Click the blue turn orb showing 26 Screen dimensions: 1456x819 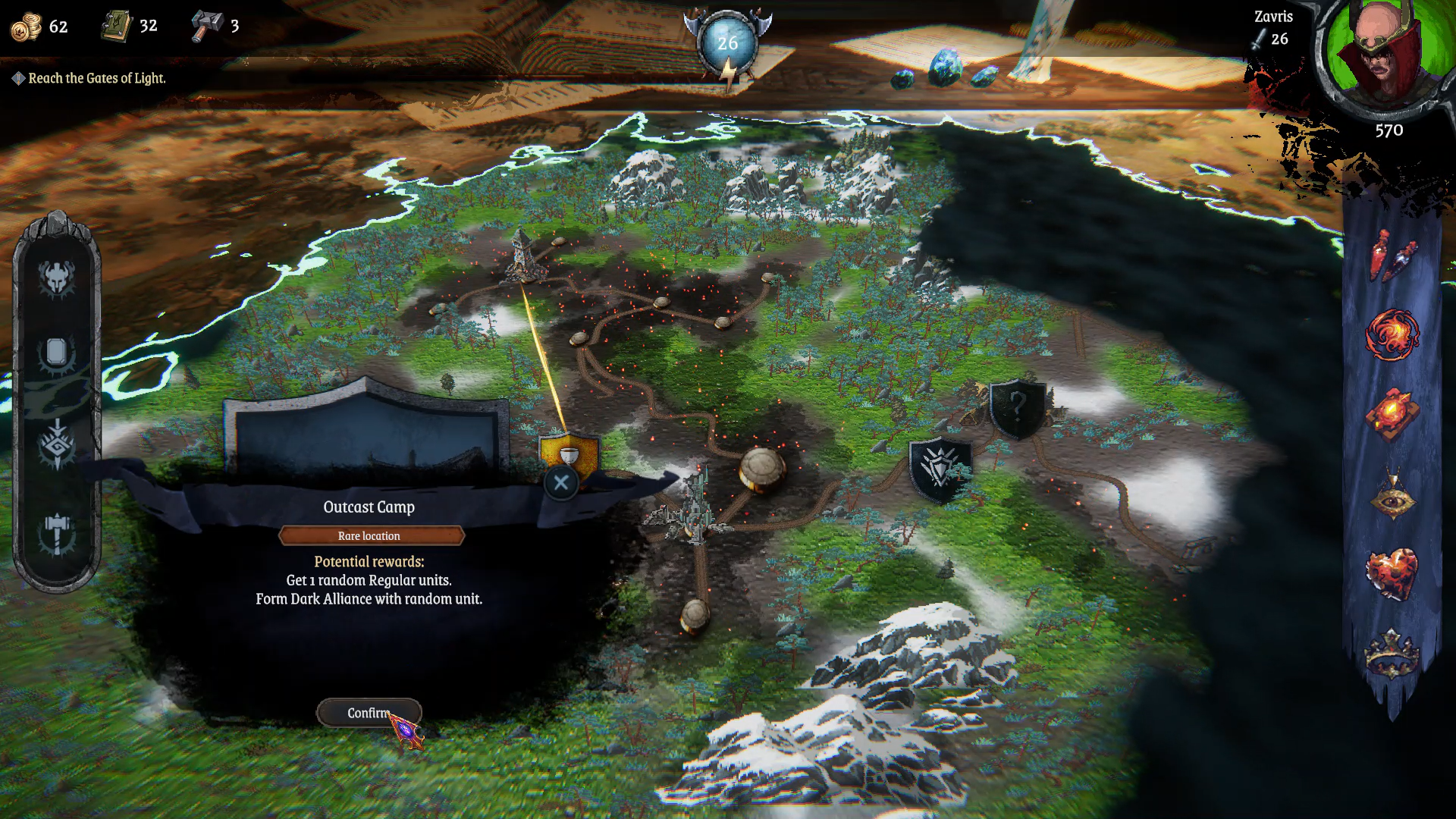[x=727, y=43]
